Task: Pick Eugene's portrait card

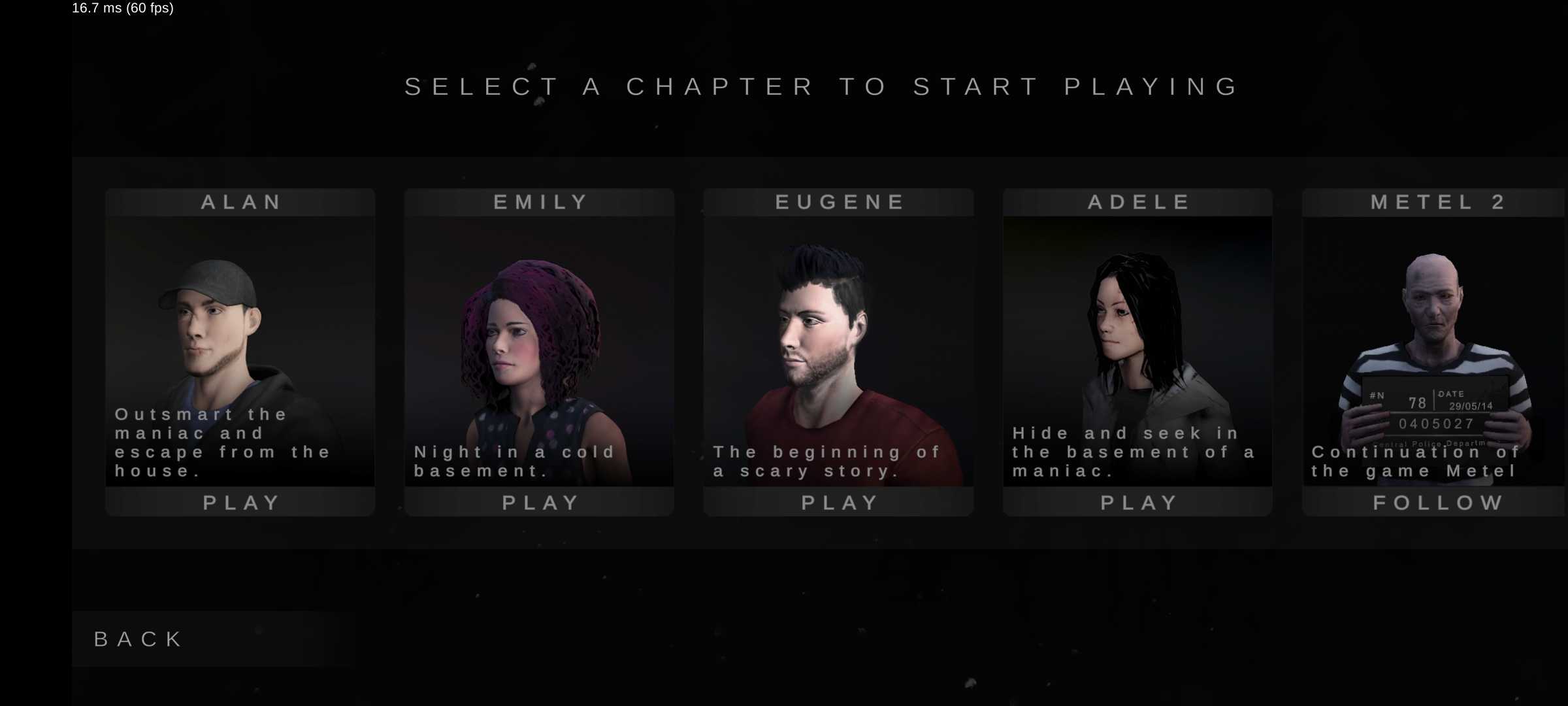Action: (839, 340)
